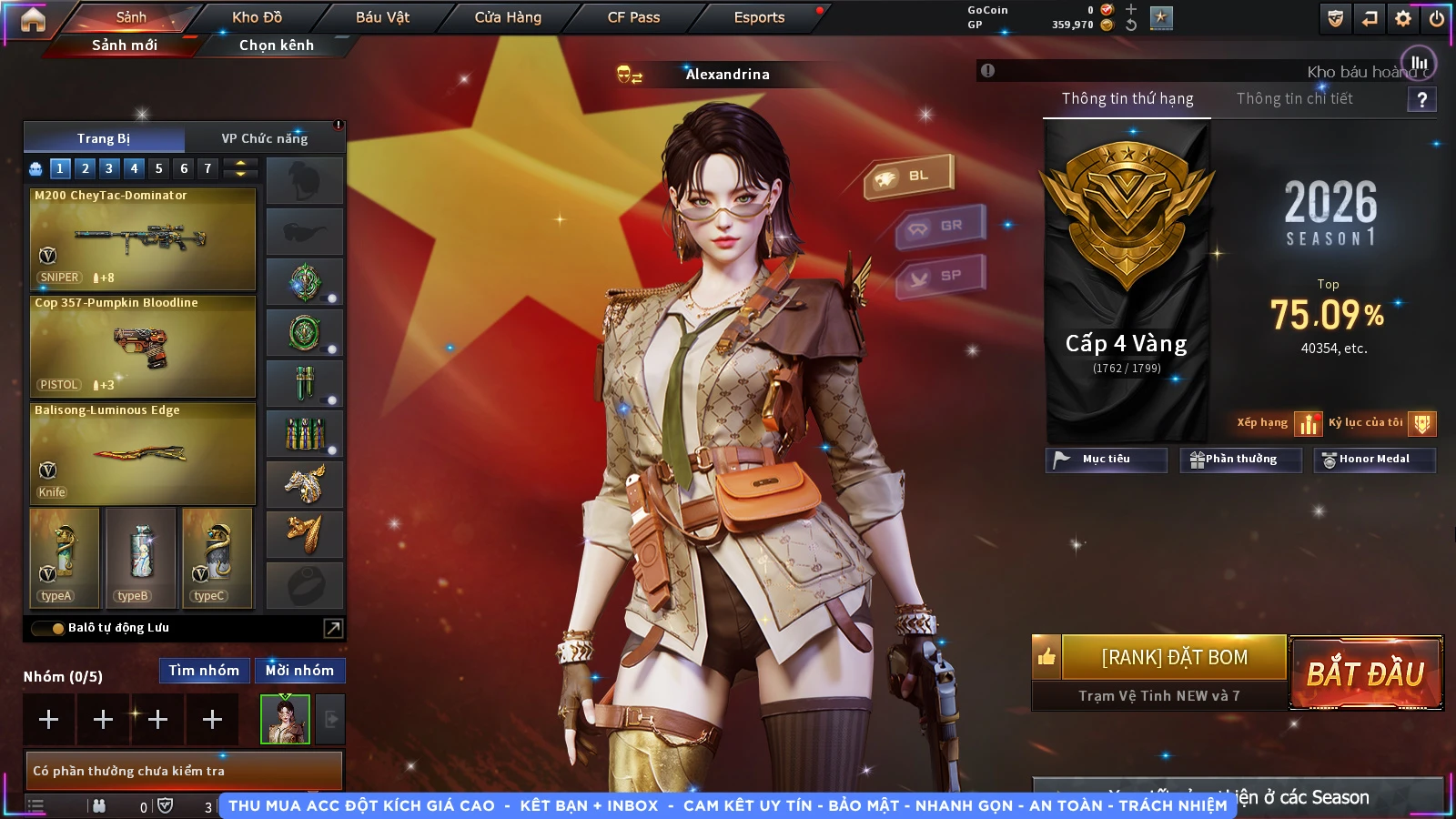Start the match with BẮT ĐẦU button
This screenshot has width=1456, height=819.
click(x=1365, y=673)
